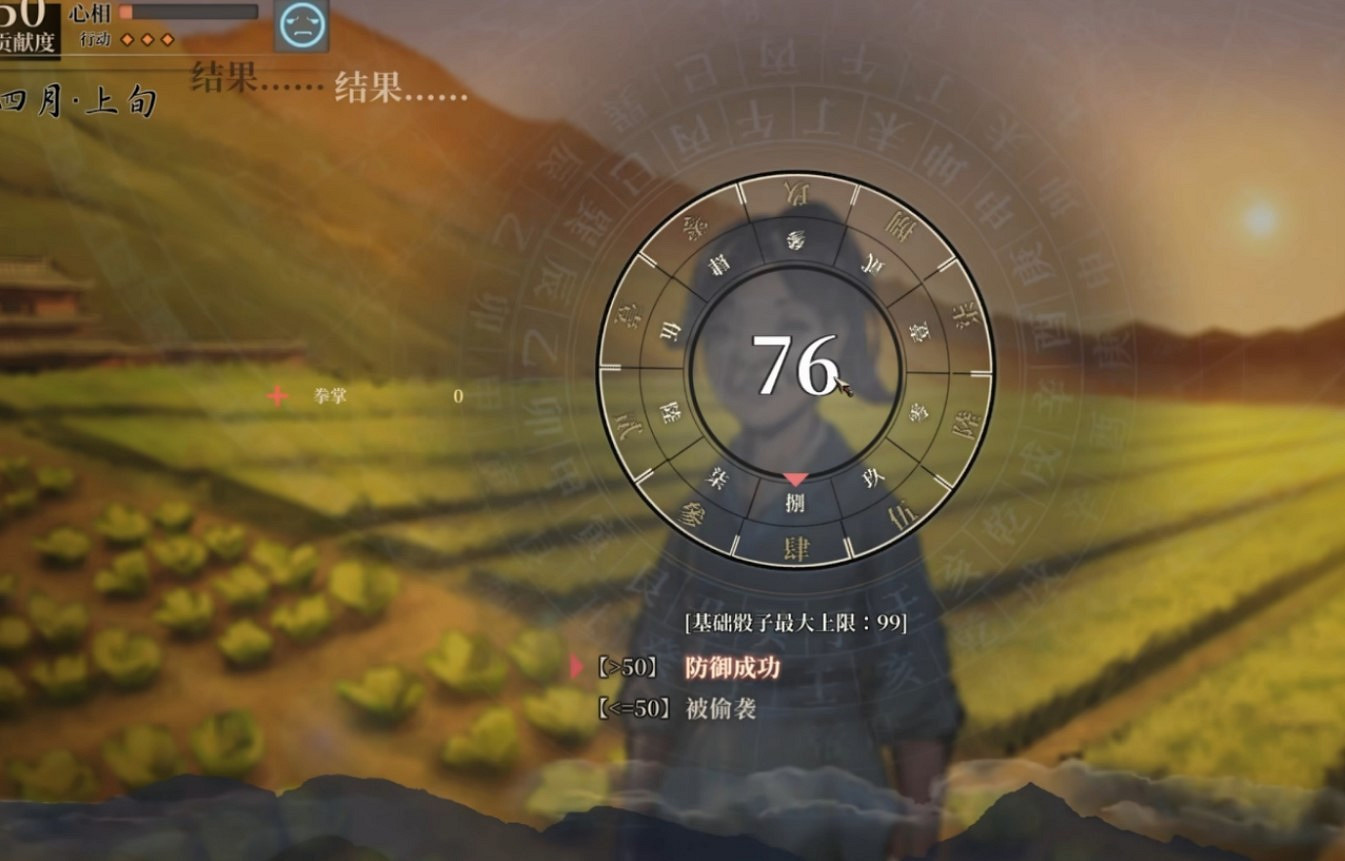This screenshot has height=861, width=1345.
Task: Click the 肆 segment on the outer wheel ring
Action: point(795,545)
